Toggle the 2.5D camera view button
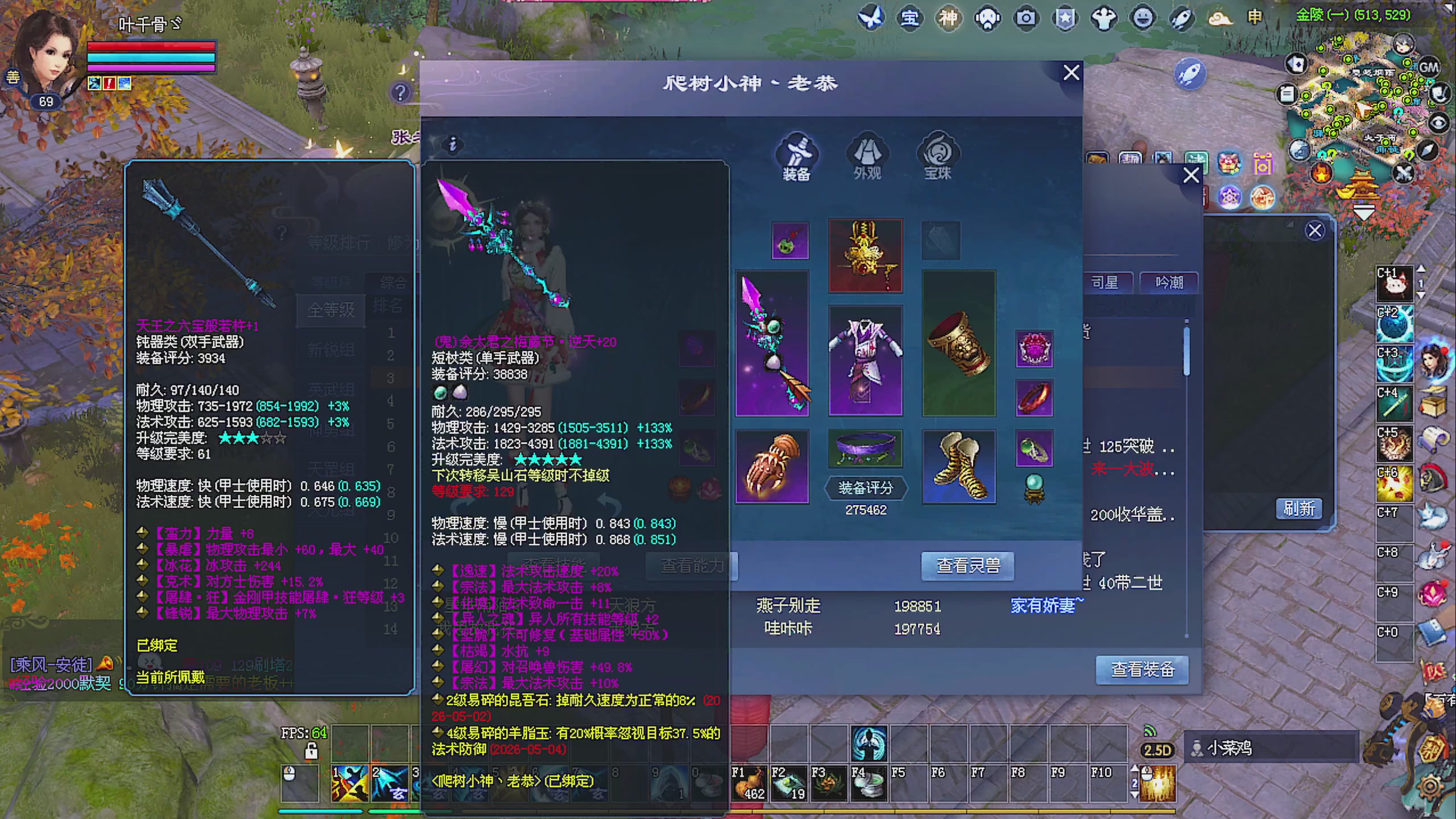This screenshot has height=819, width=1456. (1157, 749)
